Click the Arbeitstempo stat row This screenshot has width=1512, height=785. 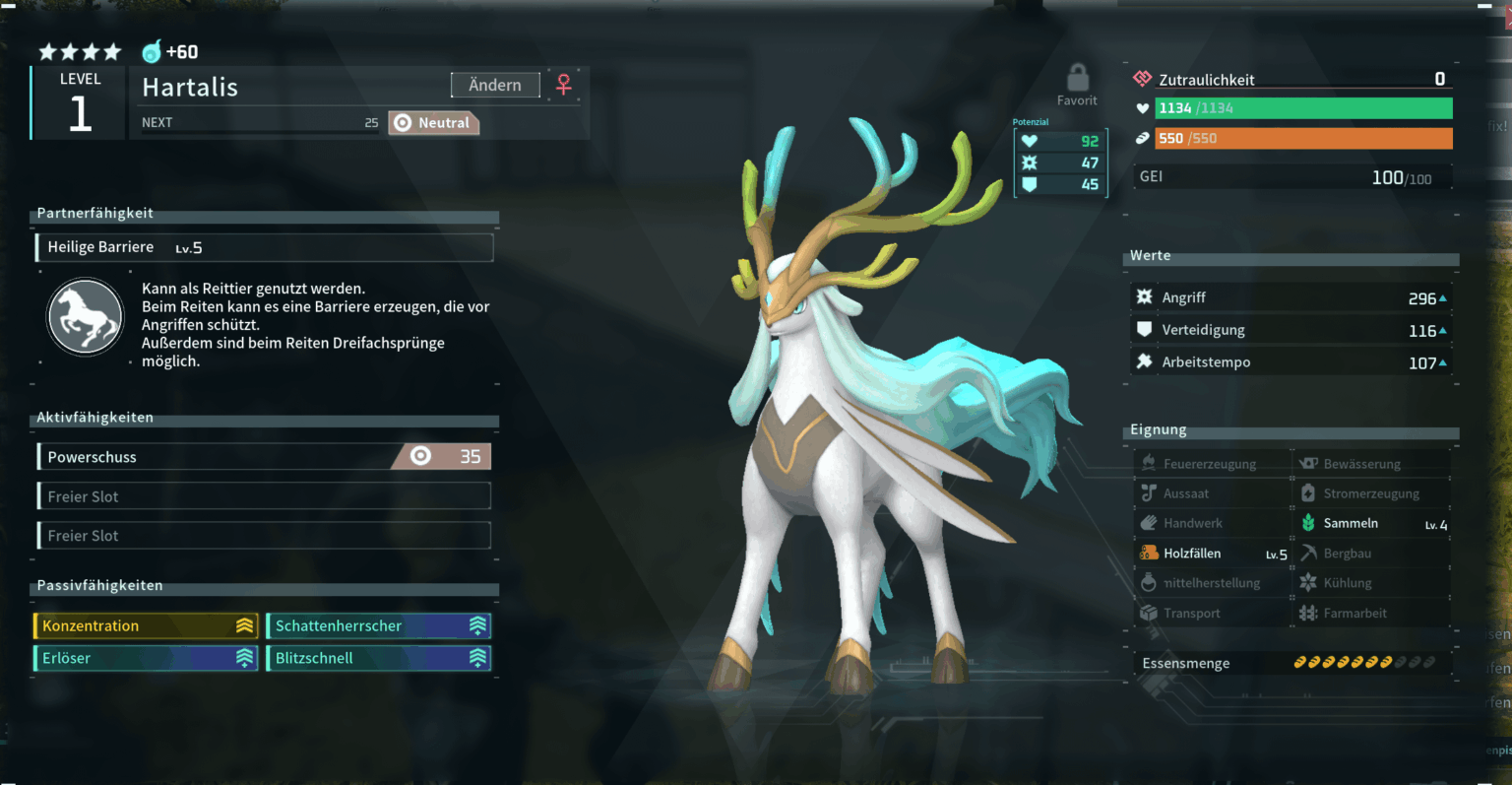coord(1291,362)
